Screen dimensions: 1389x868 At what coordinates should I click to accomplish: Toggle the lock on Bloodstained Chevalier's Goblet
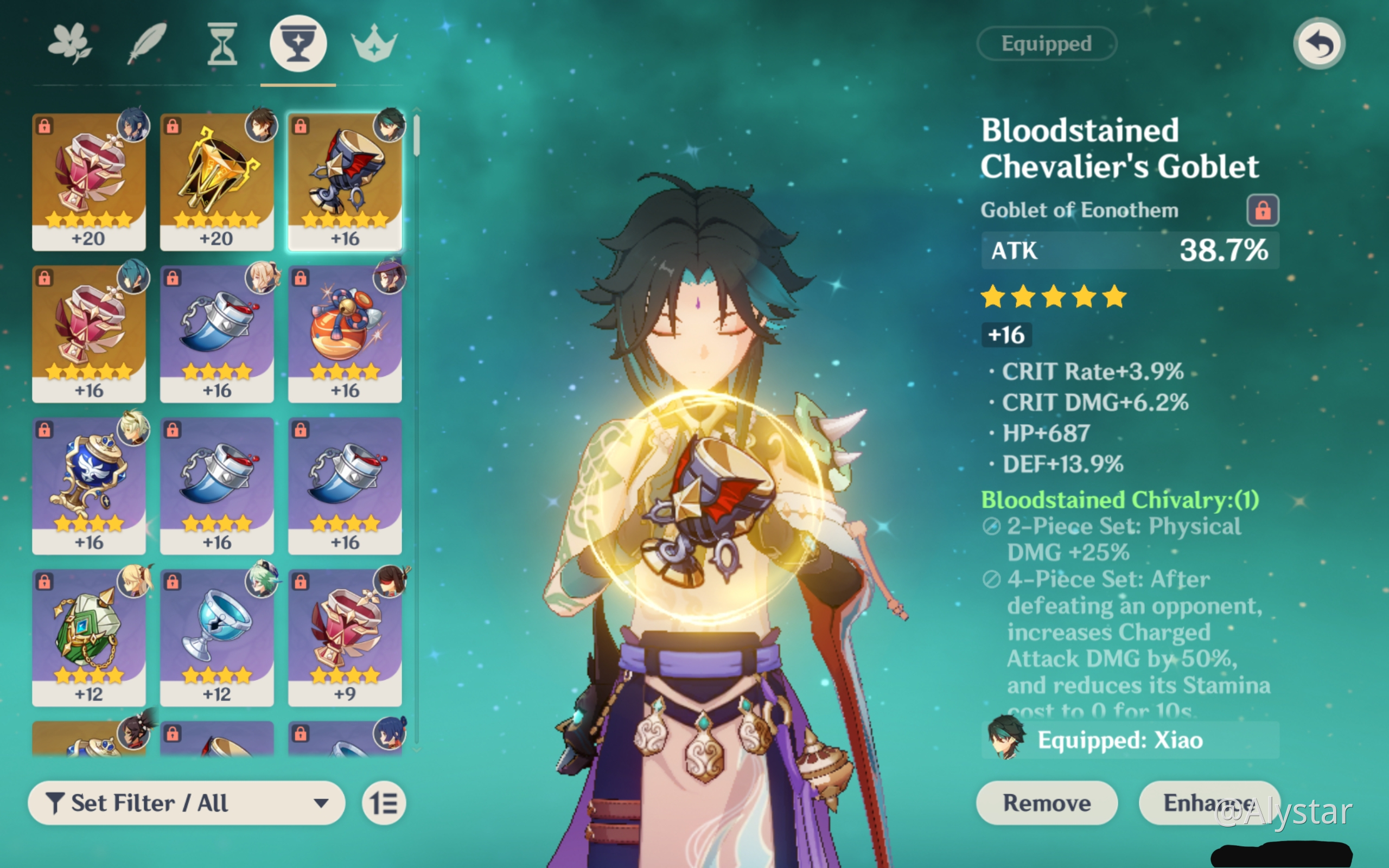1262,210
